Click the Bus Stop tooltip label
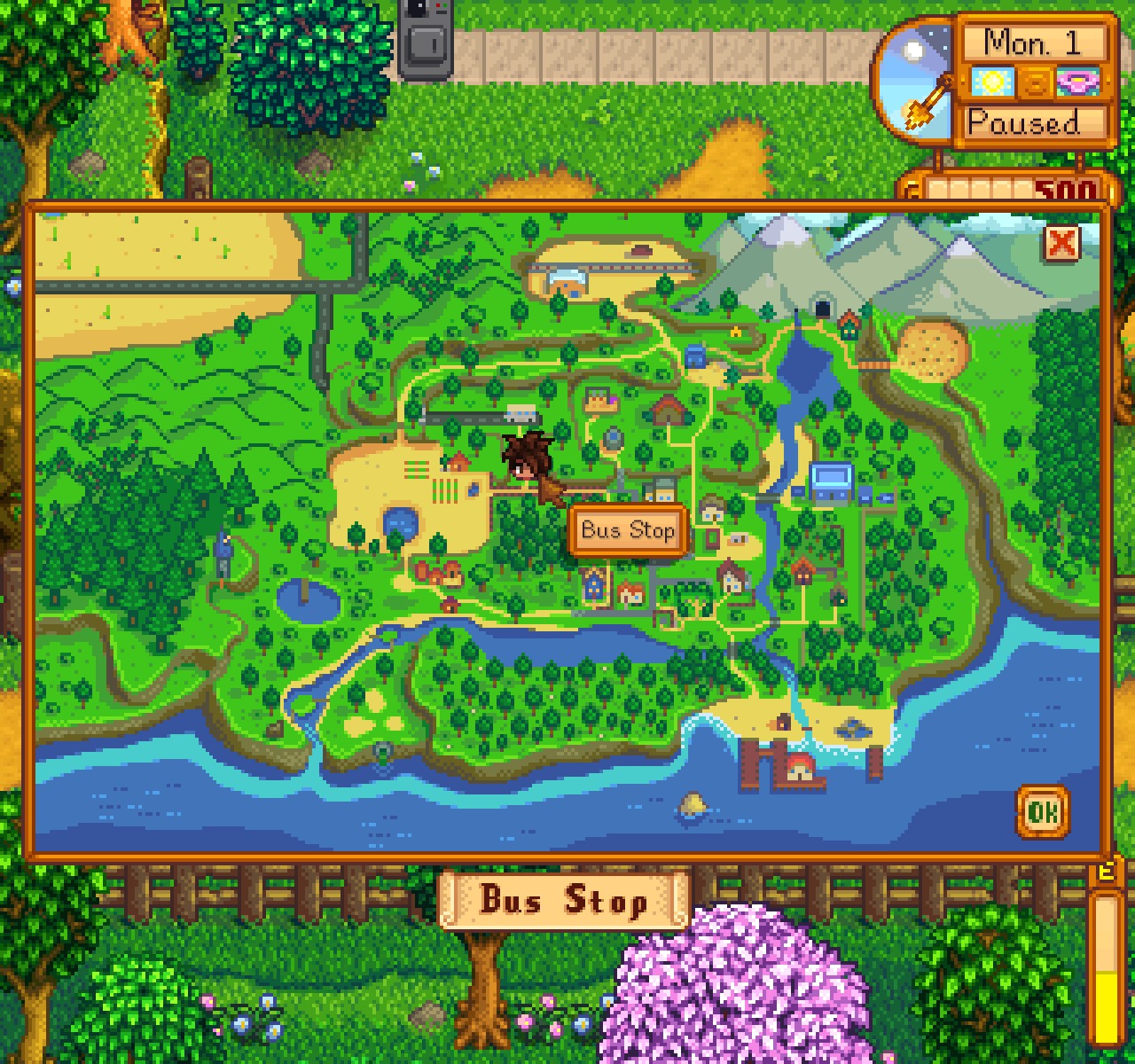This screenshot has width=1135, height=1064. pyautogui.click(x=628, y=529)
